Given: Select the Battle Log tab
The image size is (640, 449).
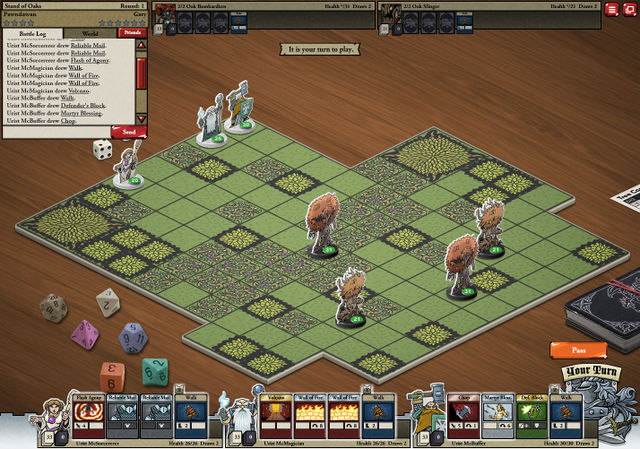Looking at the screenshot, I should [34, 33].
